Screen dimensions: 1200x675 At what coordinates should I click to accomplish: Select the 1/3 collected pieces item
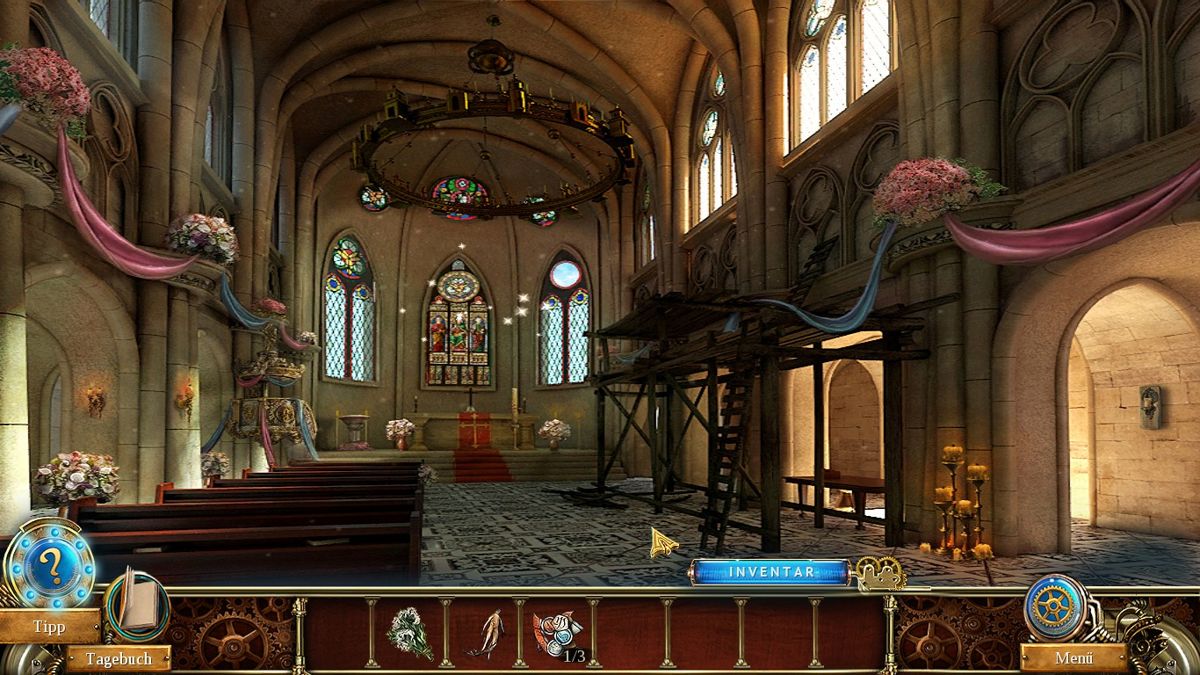pyautogui.click(x=556, y=633)
